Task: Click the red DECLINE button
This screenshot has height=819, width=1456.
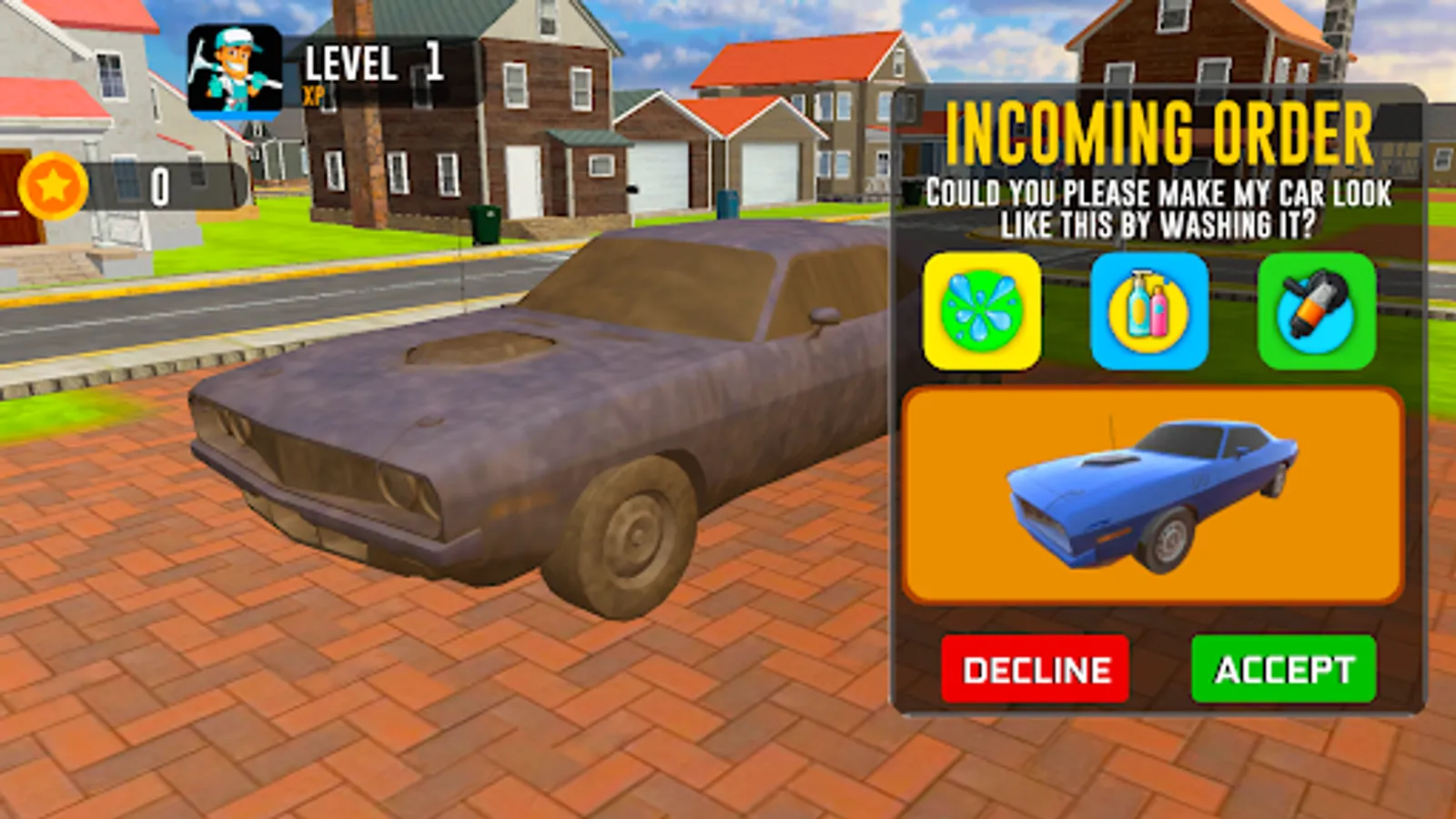Action: click(1036, 671)
